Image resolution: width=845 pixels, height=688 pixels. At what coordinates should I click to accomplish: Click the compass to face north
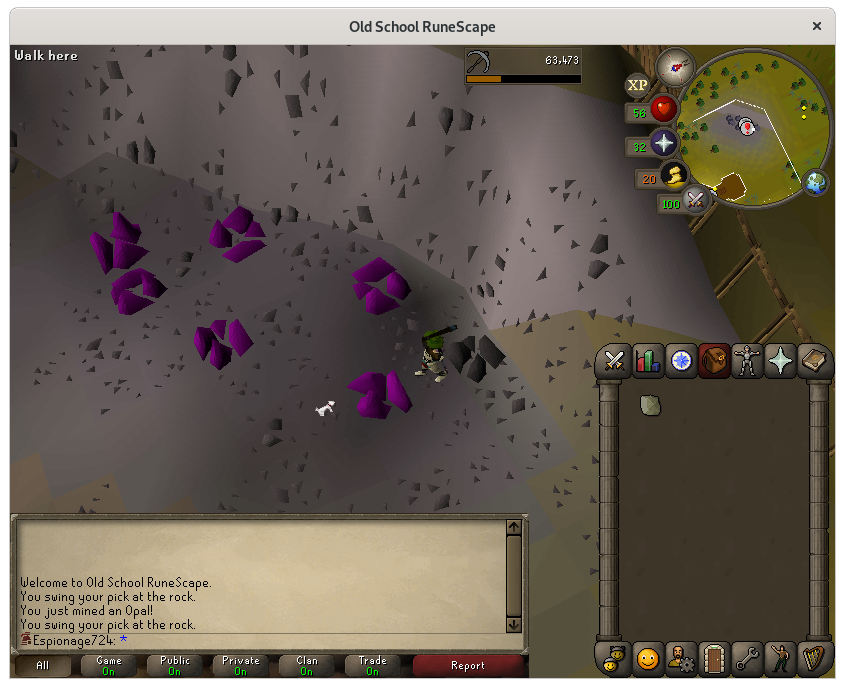(x=676, y=66)
